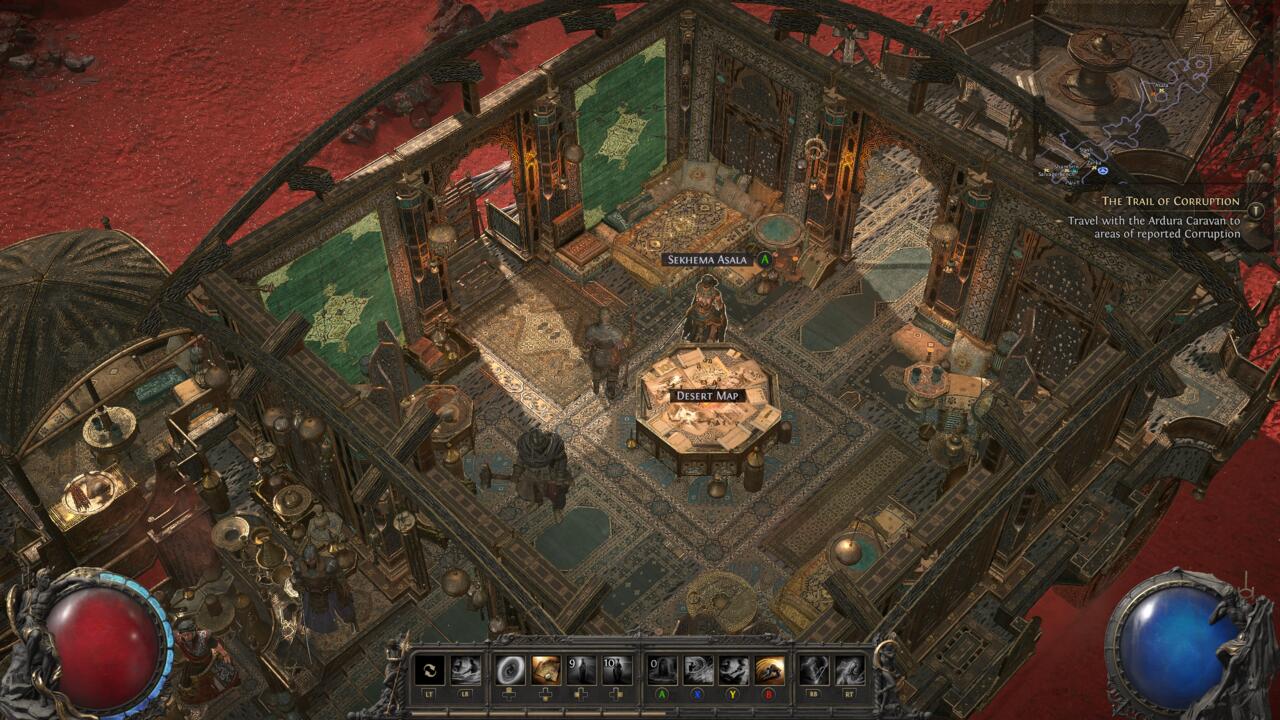Activate the golden crouching figure skill

tap(769, 670)
